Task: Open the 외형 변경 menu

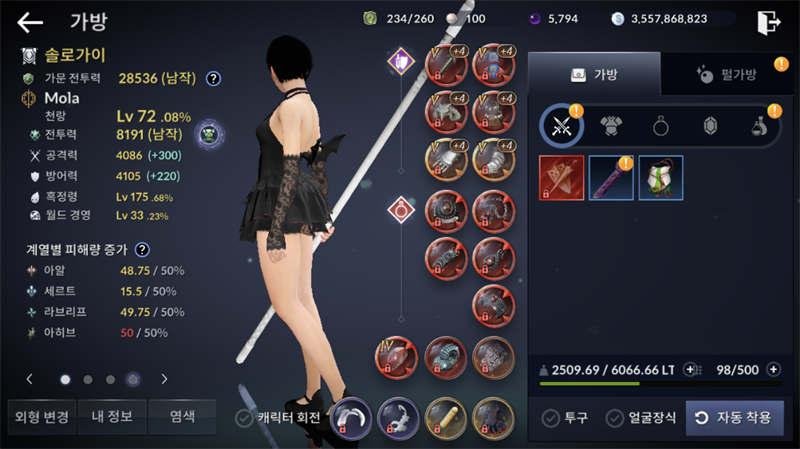Action: click(x=39, y=416)
